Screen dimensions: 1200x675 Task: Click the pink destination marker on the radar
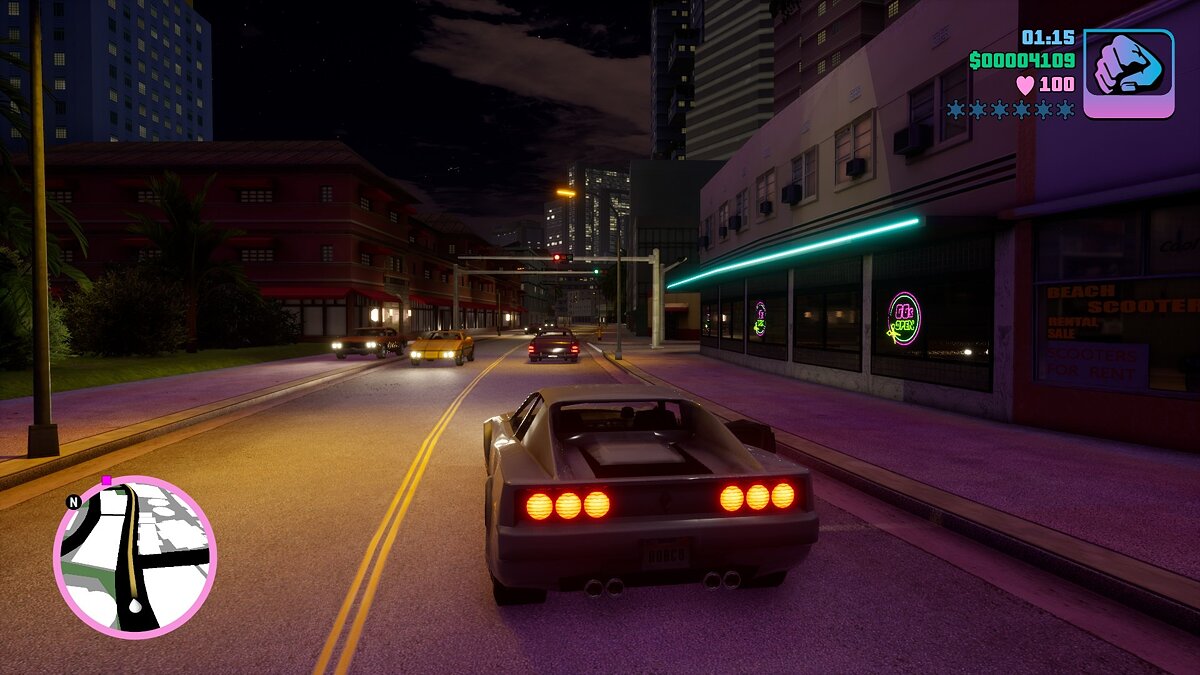[106, 481]
